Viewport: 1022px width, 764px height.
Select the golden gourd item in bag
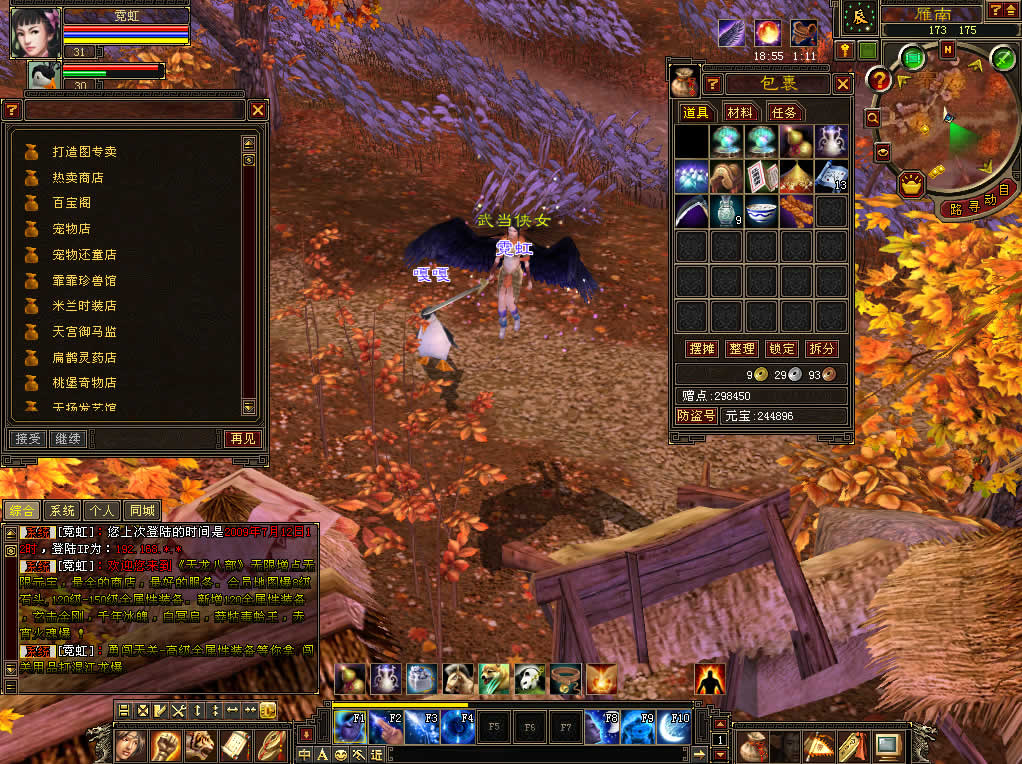click(796, 141)
